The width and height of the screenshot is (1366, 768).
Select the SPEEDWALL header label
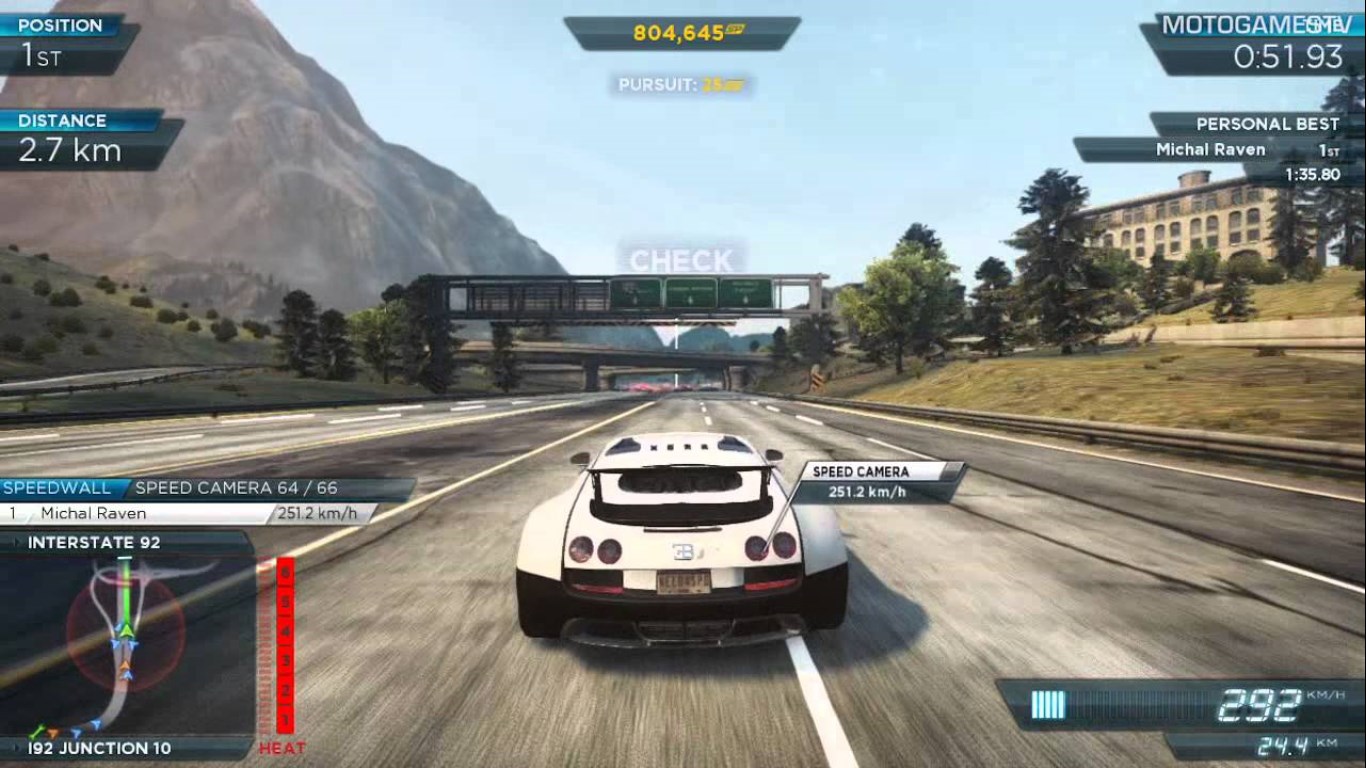(x=62, y=488)
